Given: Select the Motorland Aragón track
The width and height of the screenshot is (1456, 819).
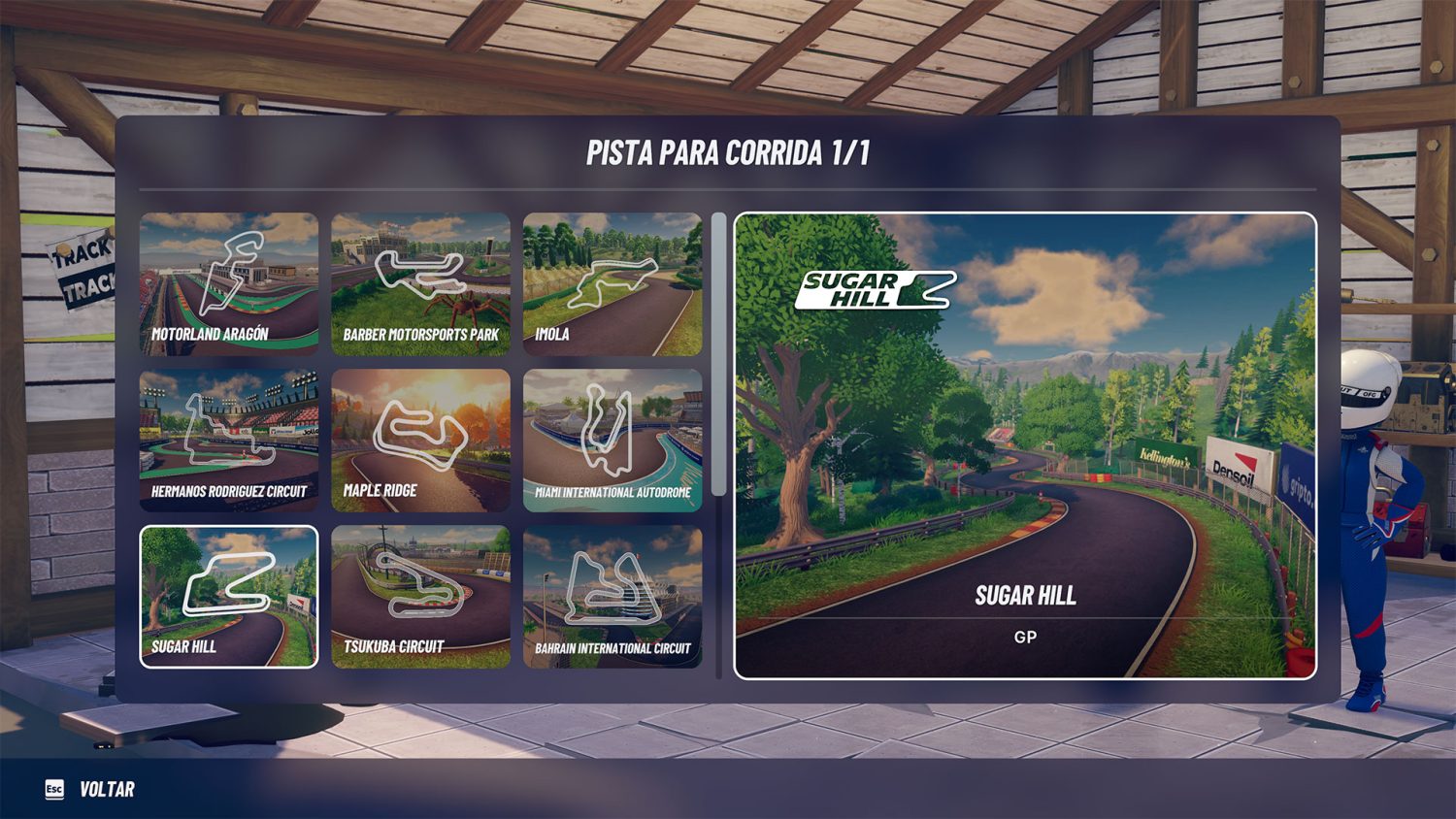Looking at the screenshot, I should tap(229, 283).
